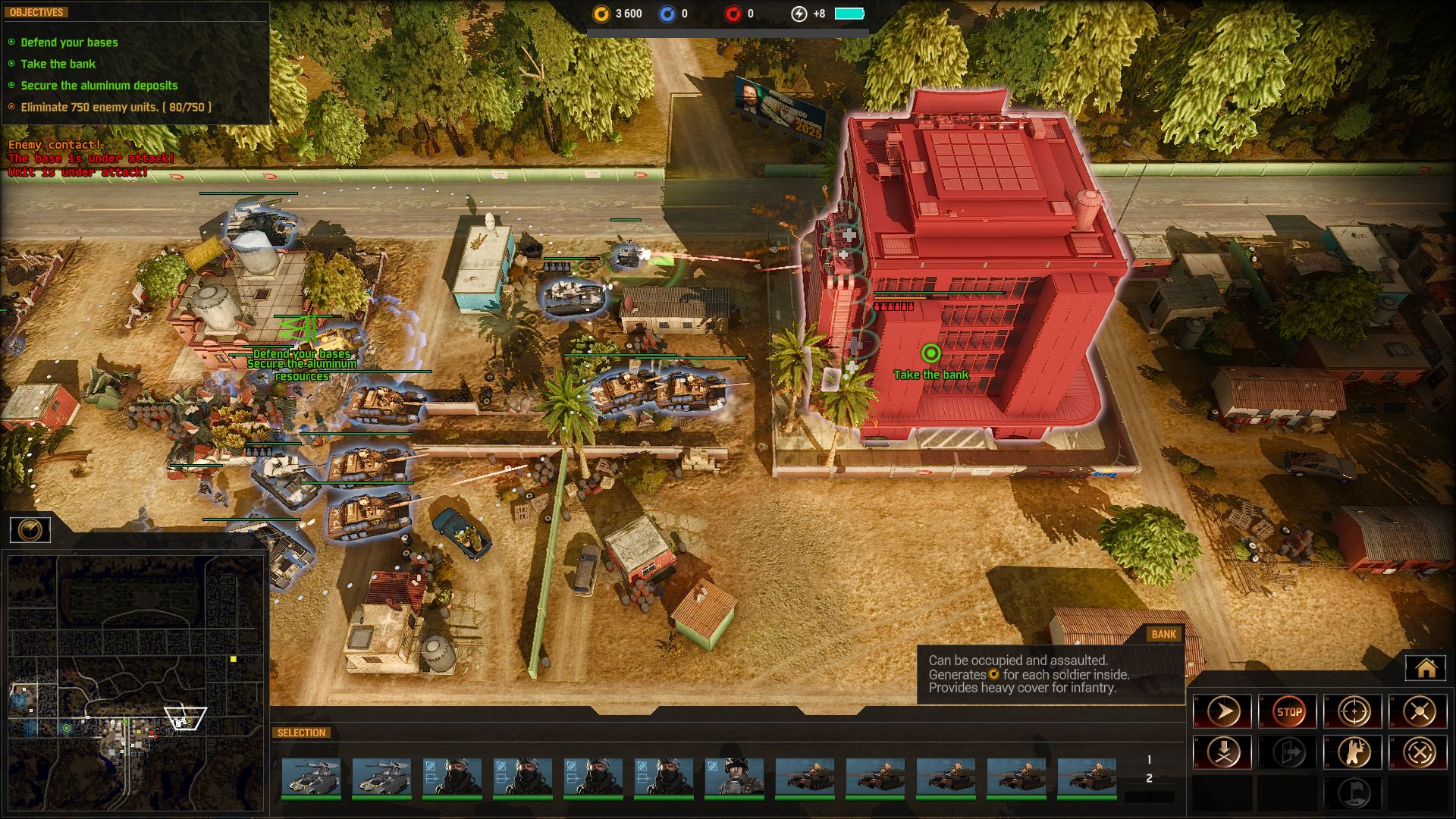The height and width of the screenshot is (819, 1456).
Task: Select the helmeted soldier without mask portrait
Action: (x=734, y=777)
